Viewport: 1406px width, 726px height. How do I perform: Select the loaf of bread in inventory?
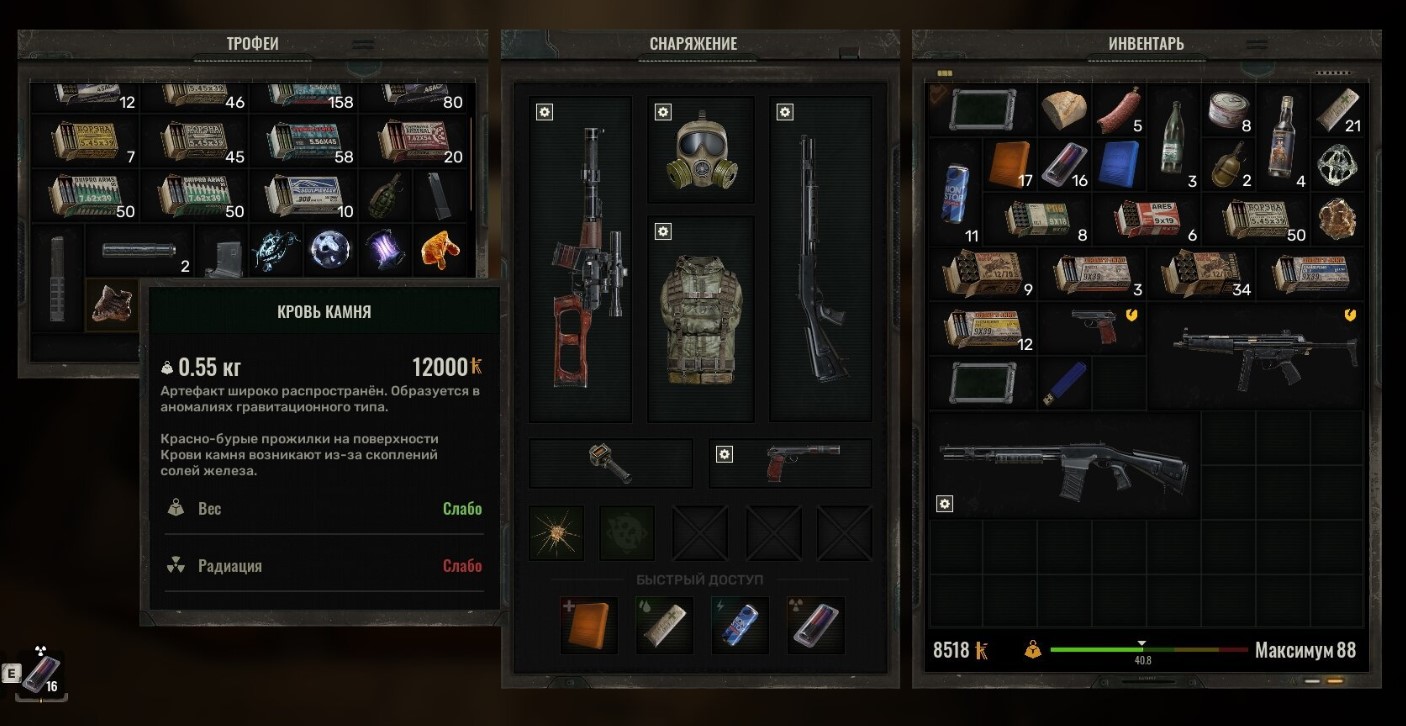1064,111
